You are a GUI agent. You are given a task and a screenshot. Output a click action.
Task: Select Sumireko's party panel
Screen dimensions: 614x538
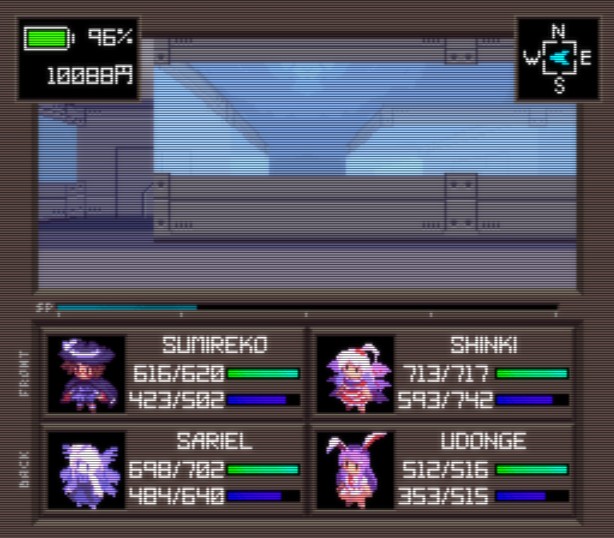(174, 373)
